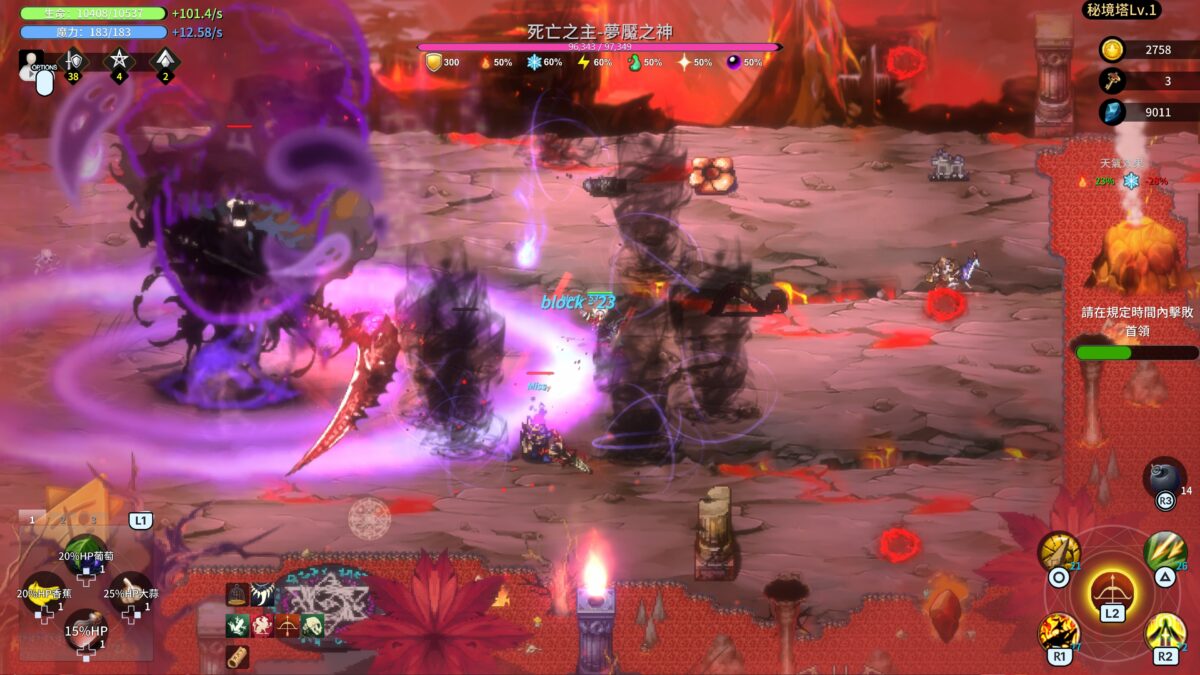Select the pentagram star icon
The image size is (1200, 675).
(118, 61)
